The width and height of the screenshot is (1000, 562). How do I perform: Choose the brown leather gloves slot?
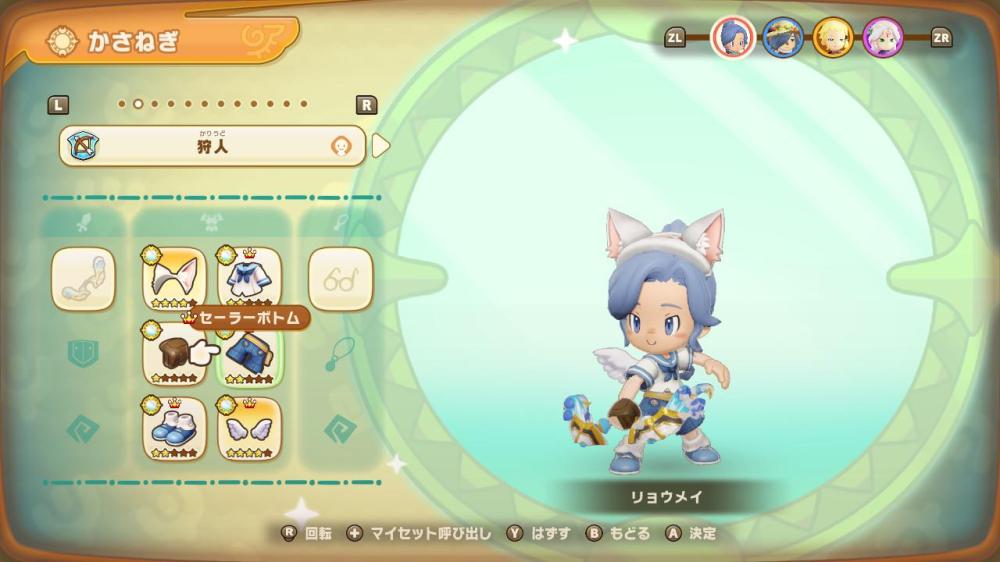pyautogui.click(x=174, y=354)
